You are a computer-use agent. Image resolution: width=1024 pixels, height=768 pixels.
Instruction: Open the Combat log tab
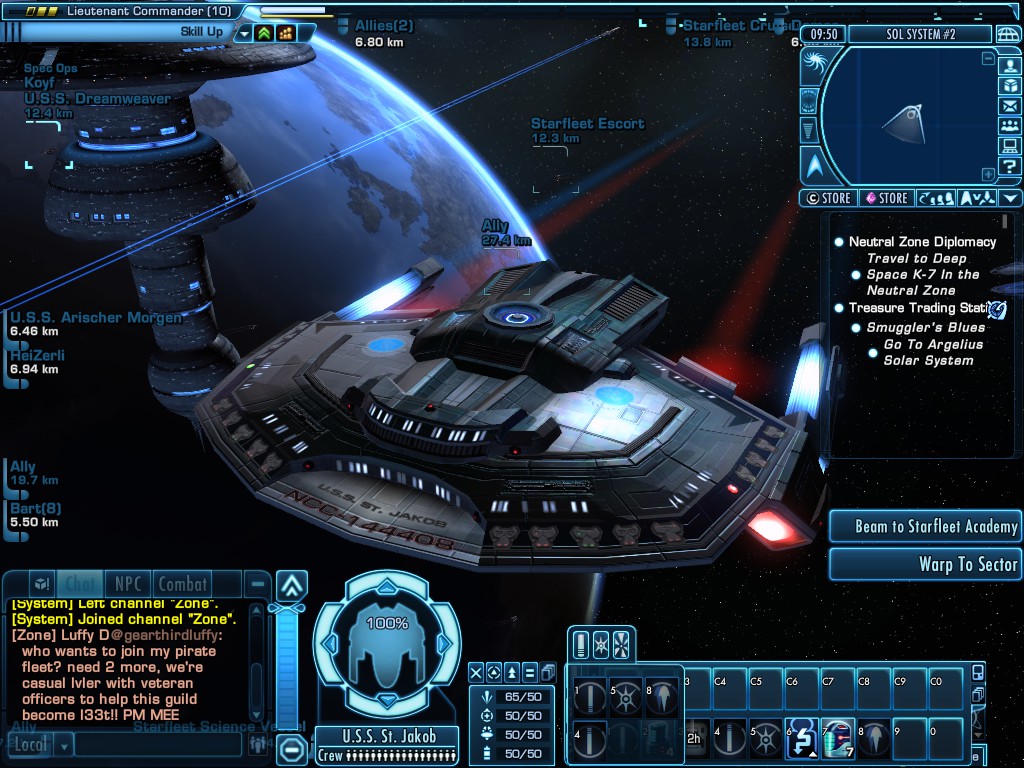(183, 584)
